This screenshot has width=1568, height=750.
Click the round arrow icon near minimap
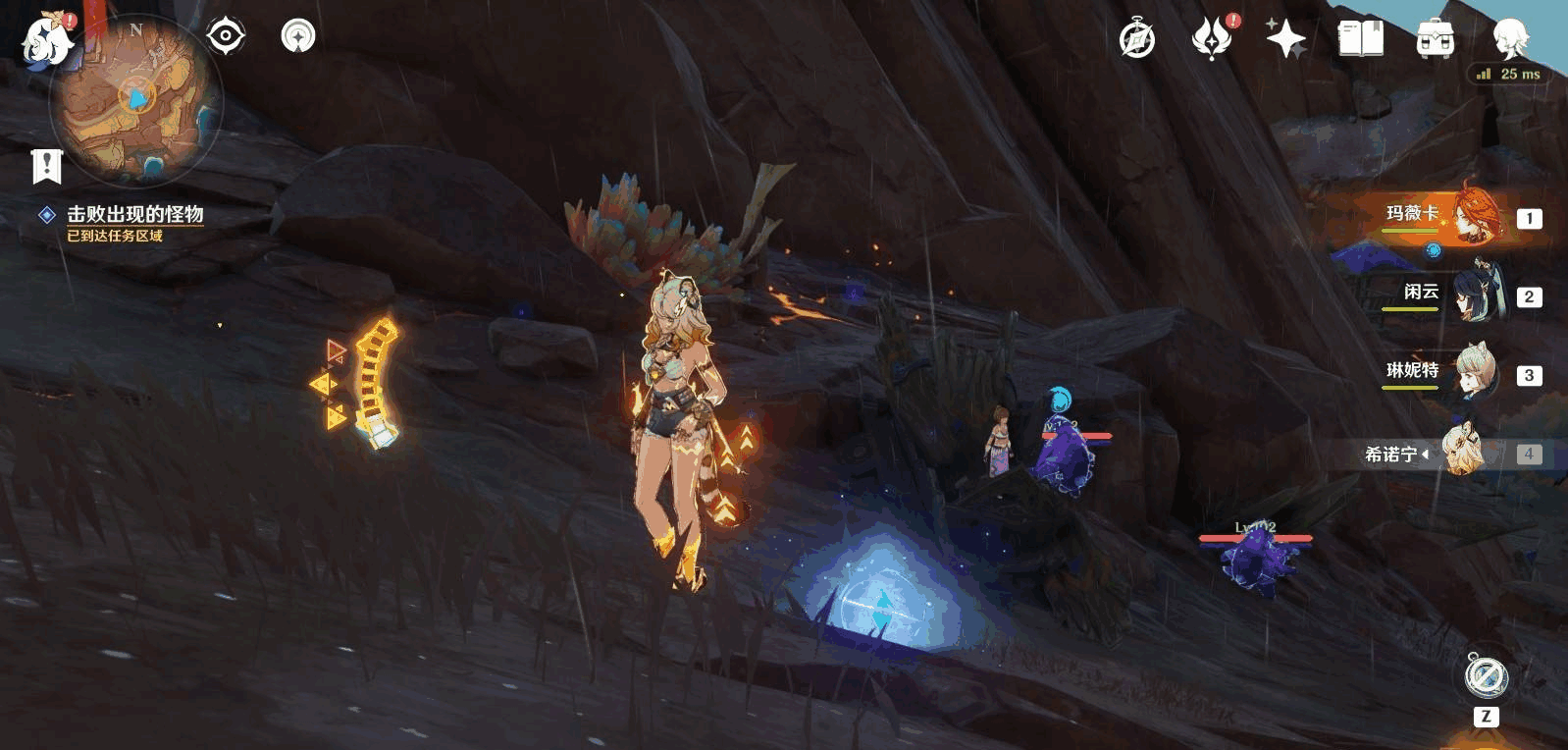point(298,37)
